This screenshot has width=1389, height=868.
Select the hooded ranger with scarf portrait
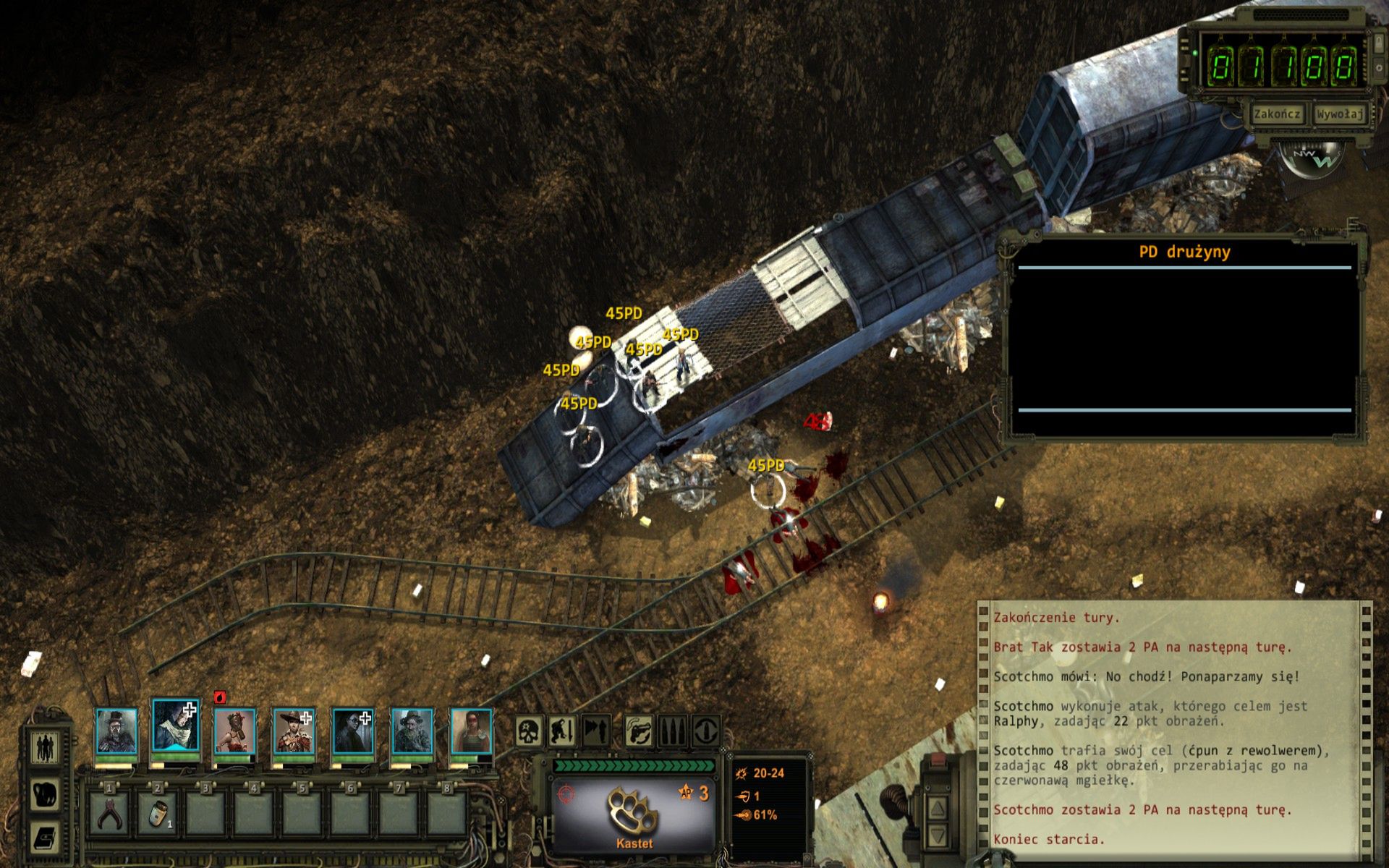175,729
